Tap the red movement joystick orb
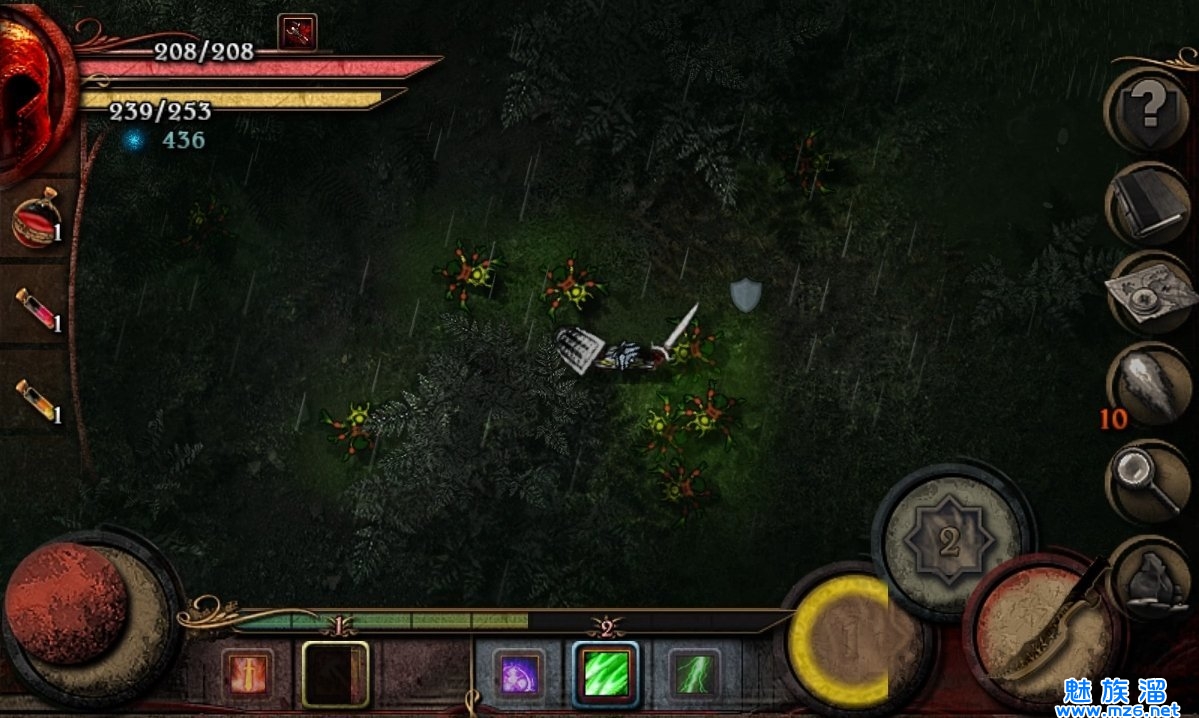Screen dimensions: 1199x718 click(68, 603)
